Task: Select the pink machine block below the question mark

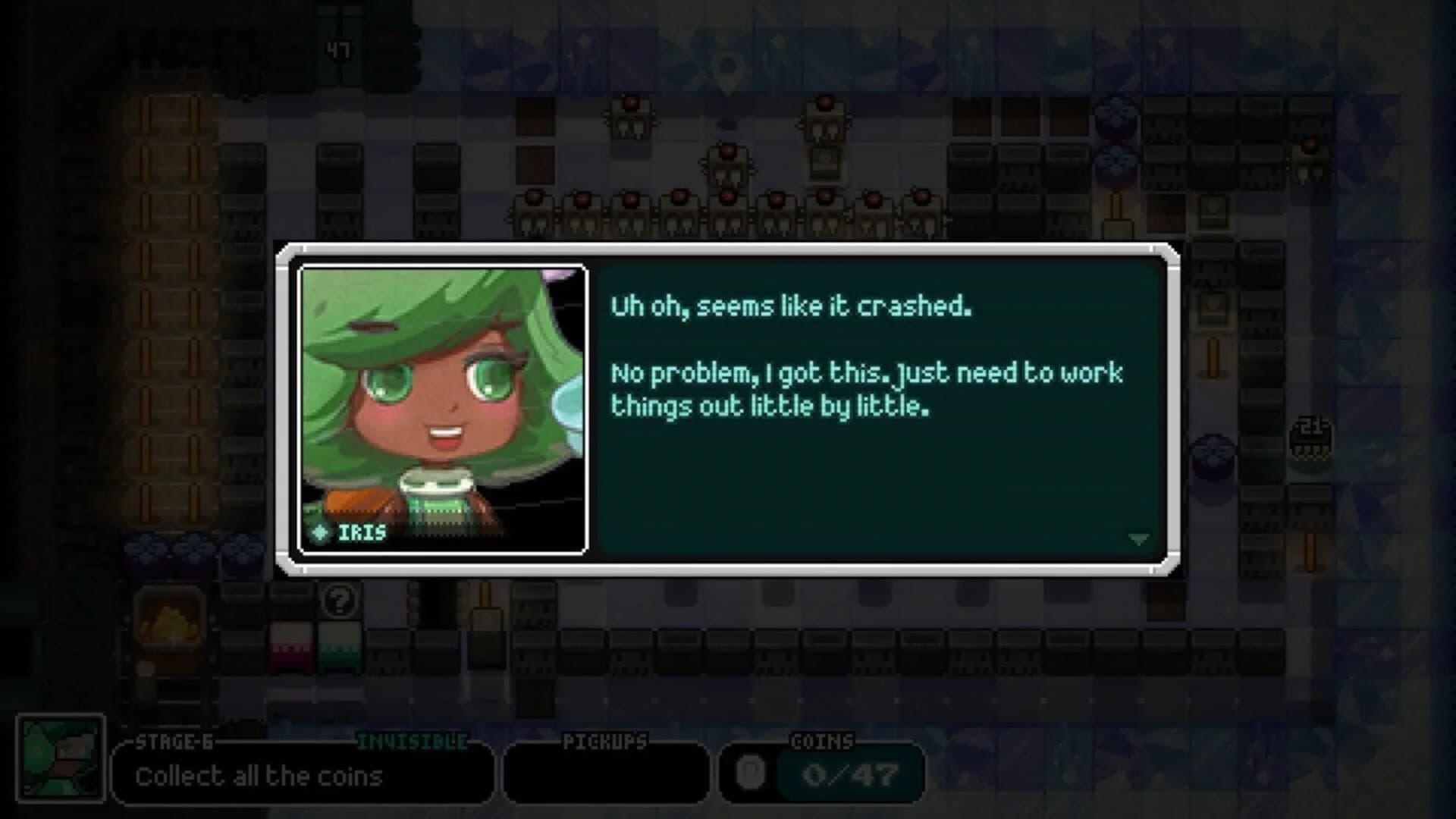Action: click(290, 650)
